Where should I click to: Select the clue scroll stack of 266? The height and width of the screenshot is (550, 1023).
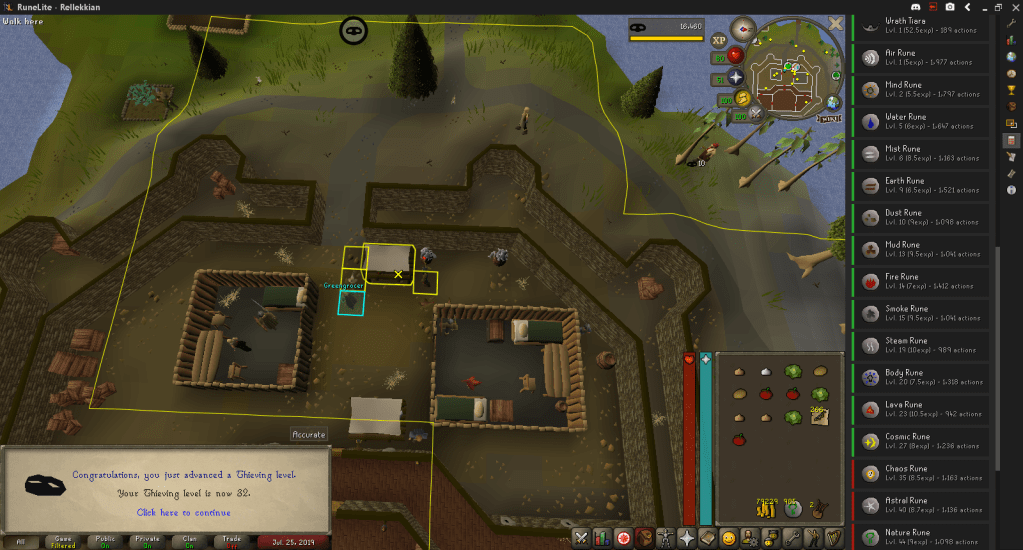820,415
